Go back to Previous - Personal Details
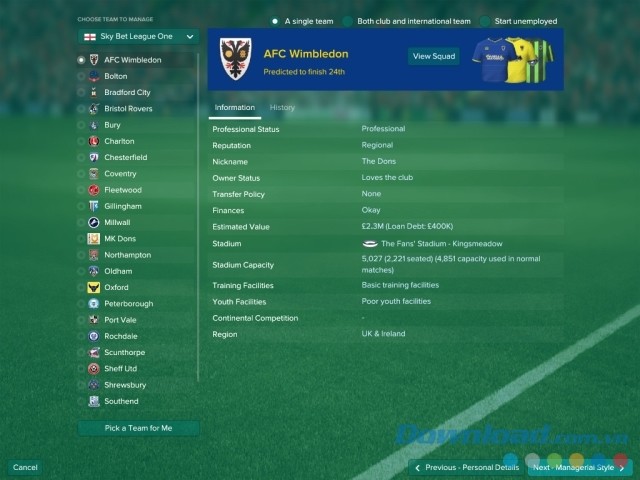Screen dimensions: 640x480 pyautogui.click(x=467, y=467)
